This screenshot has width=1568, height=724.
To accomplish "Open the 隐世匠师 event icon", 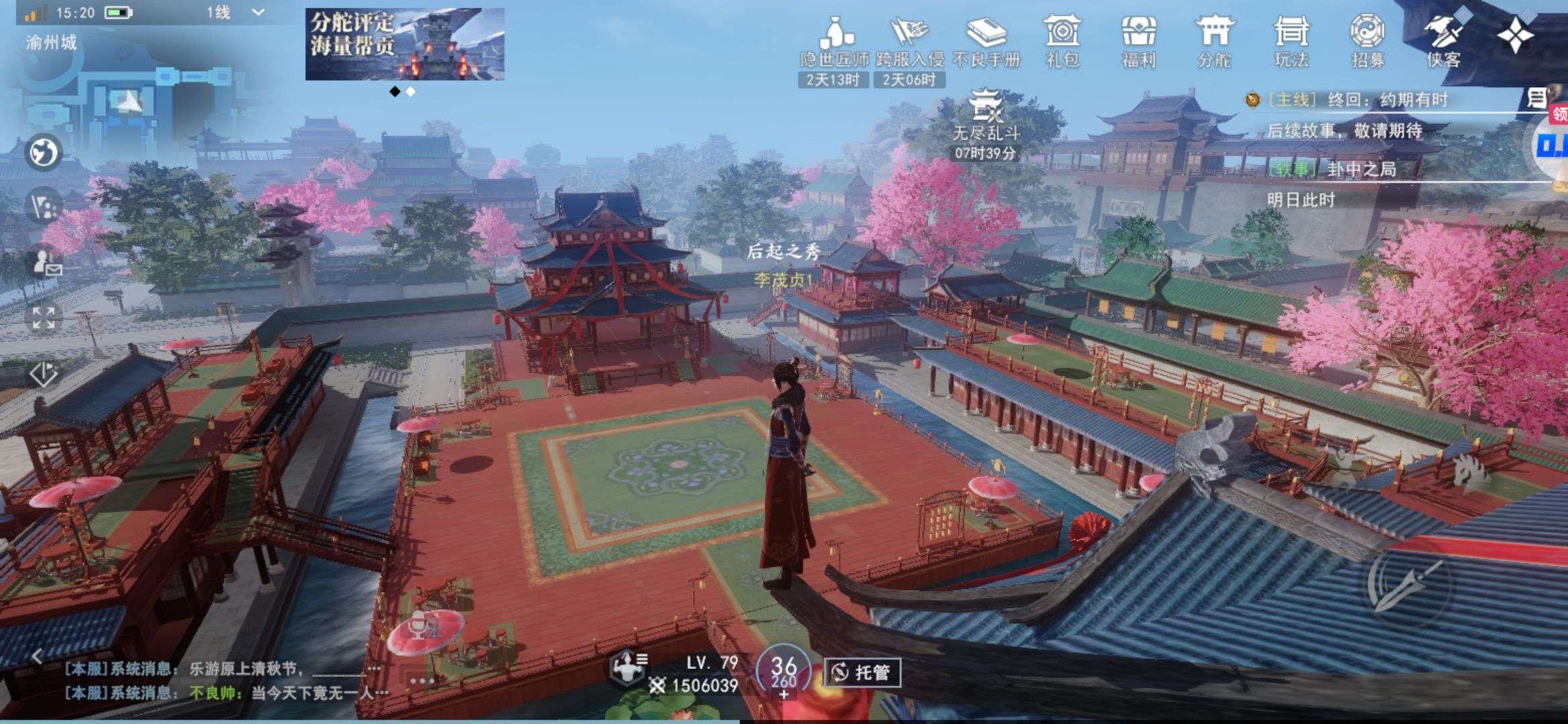I will click(834, 42).
